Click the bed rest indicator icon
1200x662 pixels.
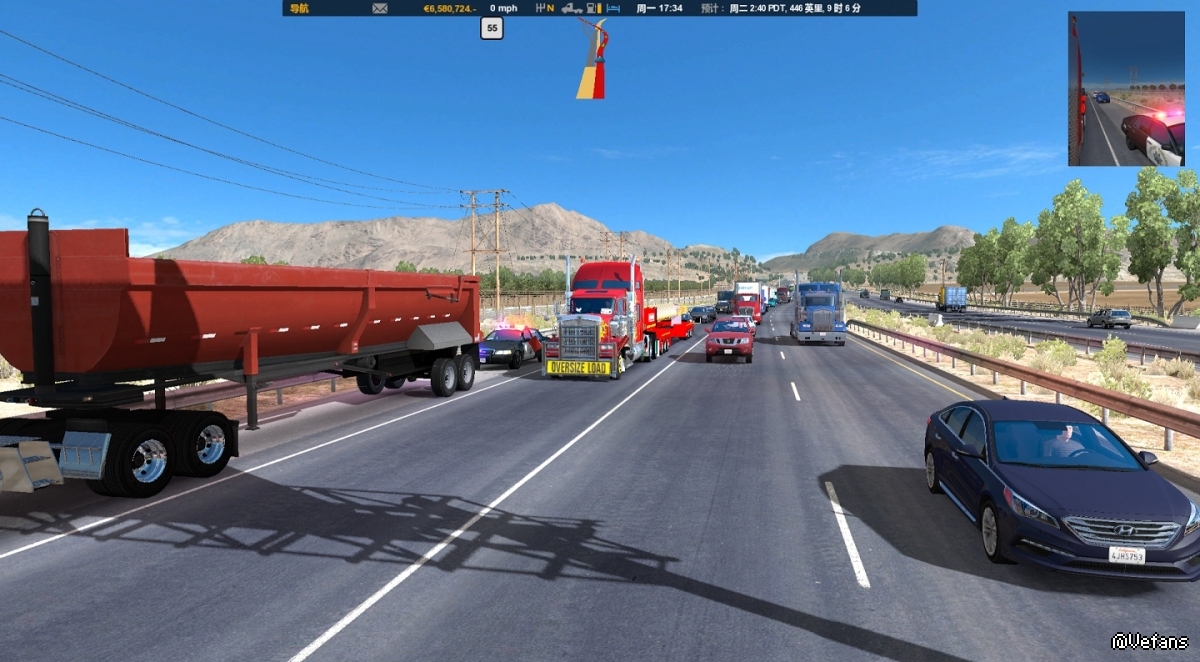613,8
